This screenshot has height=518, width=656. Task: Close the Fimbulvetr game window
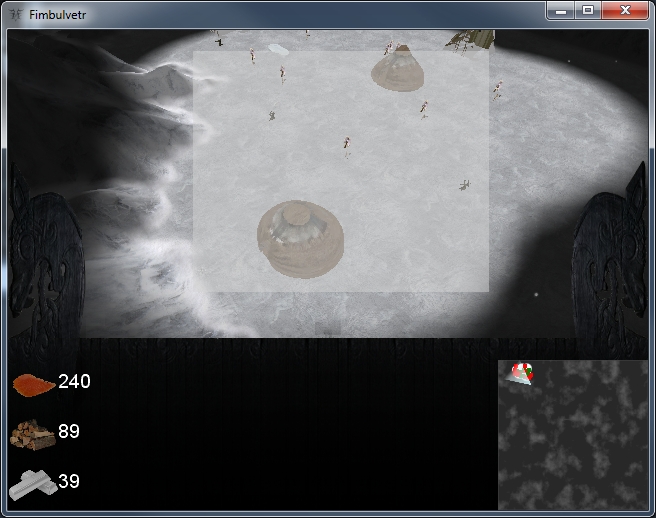point(625,10)
